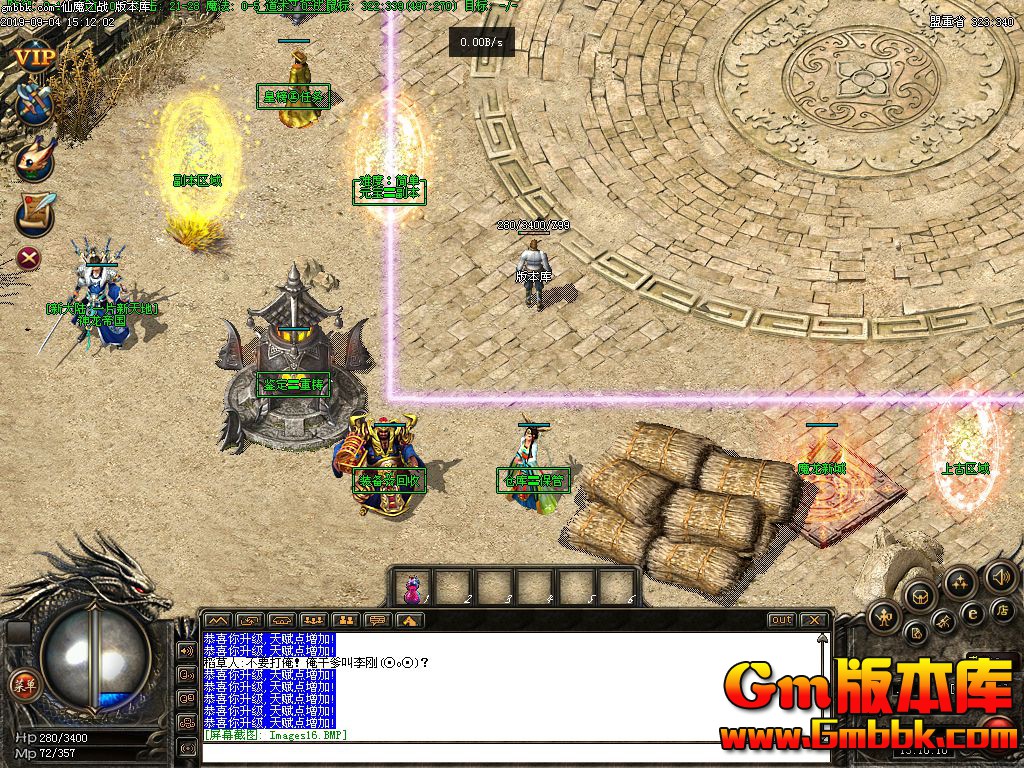1024x768 pixels.
Task: Click the chat window 'out' button
Action: click(x=781, y=620)
